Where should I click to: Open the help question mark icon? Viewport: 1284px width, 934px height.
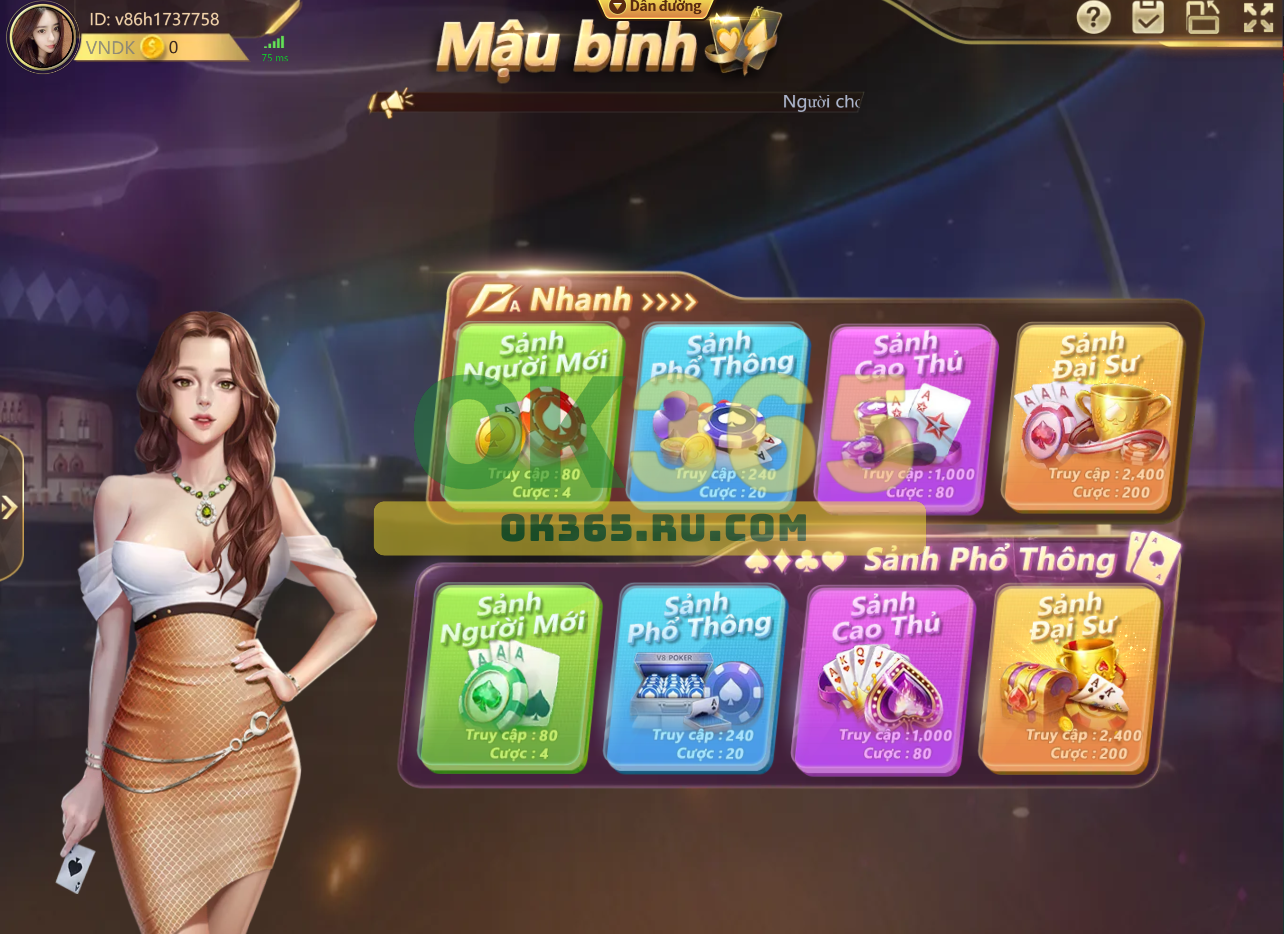pyautogui.click(x=1093, y=18)
